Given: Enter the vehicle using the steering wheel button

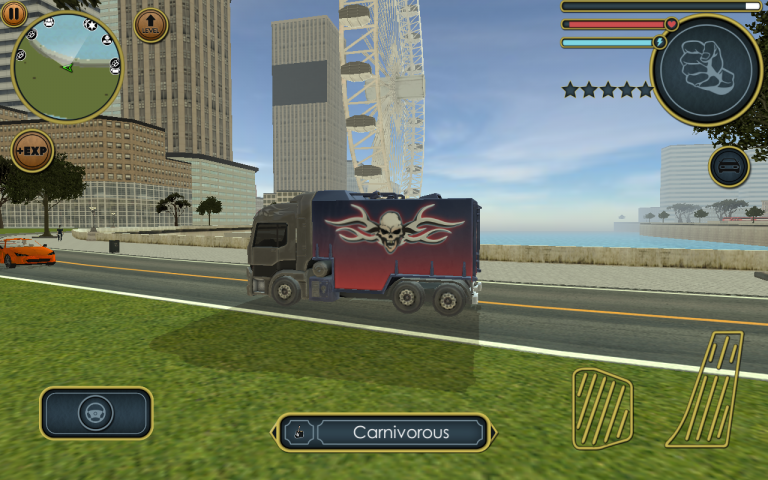Looking at the screenshot, I should 96,413.
